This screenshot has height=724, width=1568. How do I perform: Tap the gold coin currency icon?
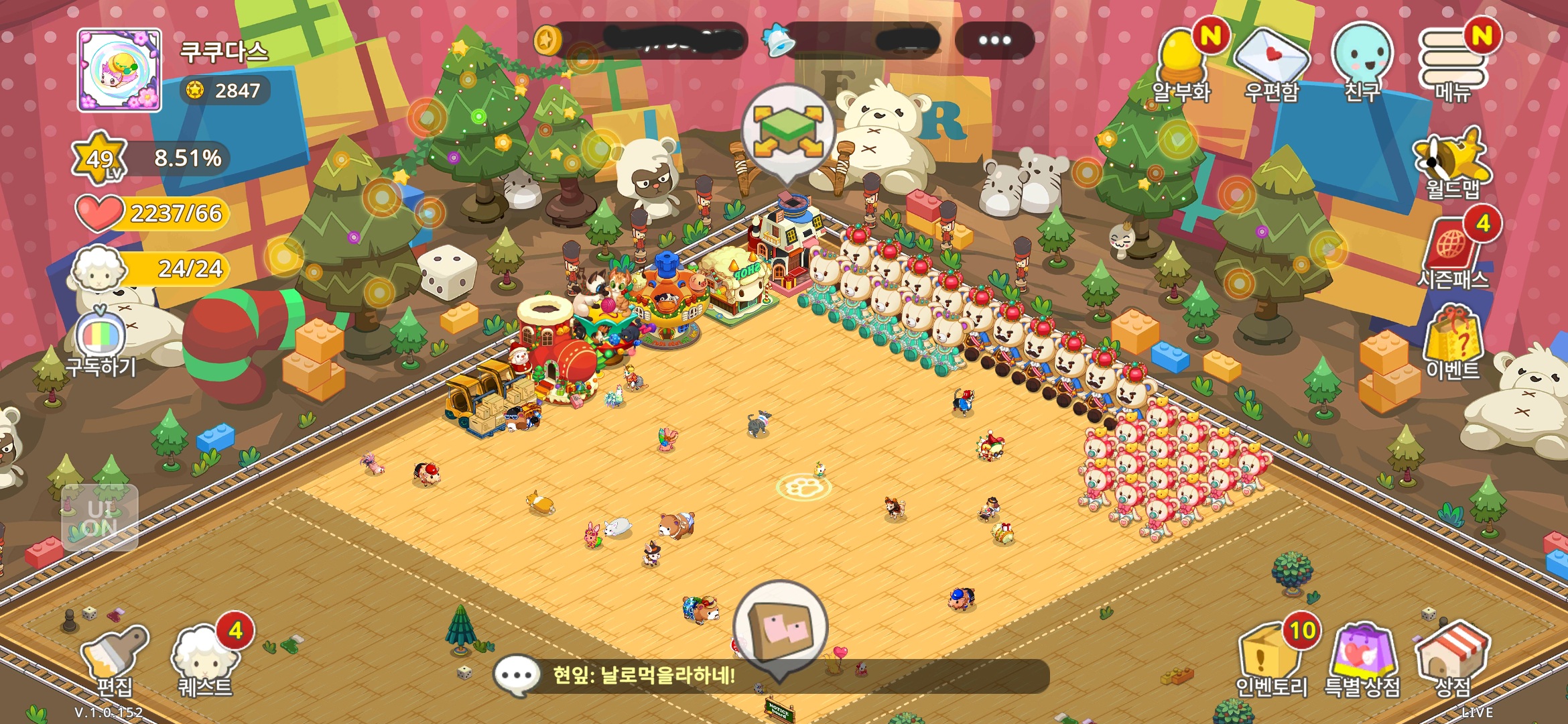click(547, 40)
